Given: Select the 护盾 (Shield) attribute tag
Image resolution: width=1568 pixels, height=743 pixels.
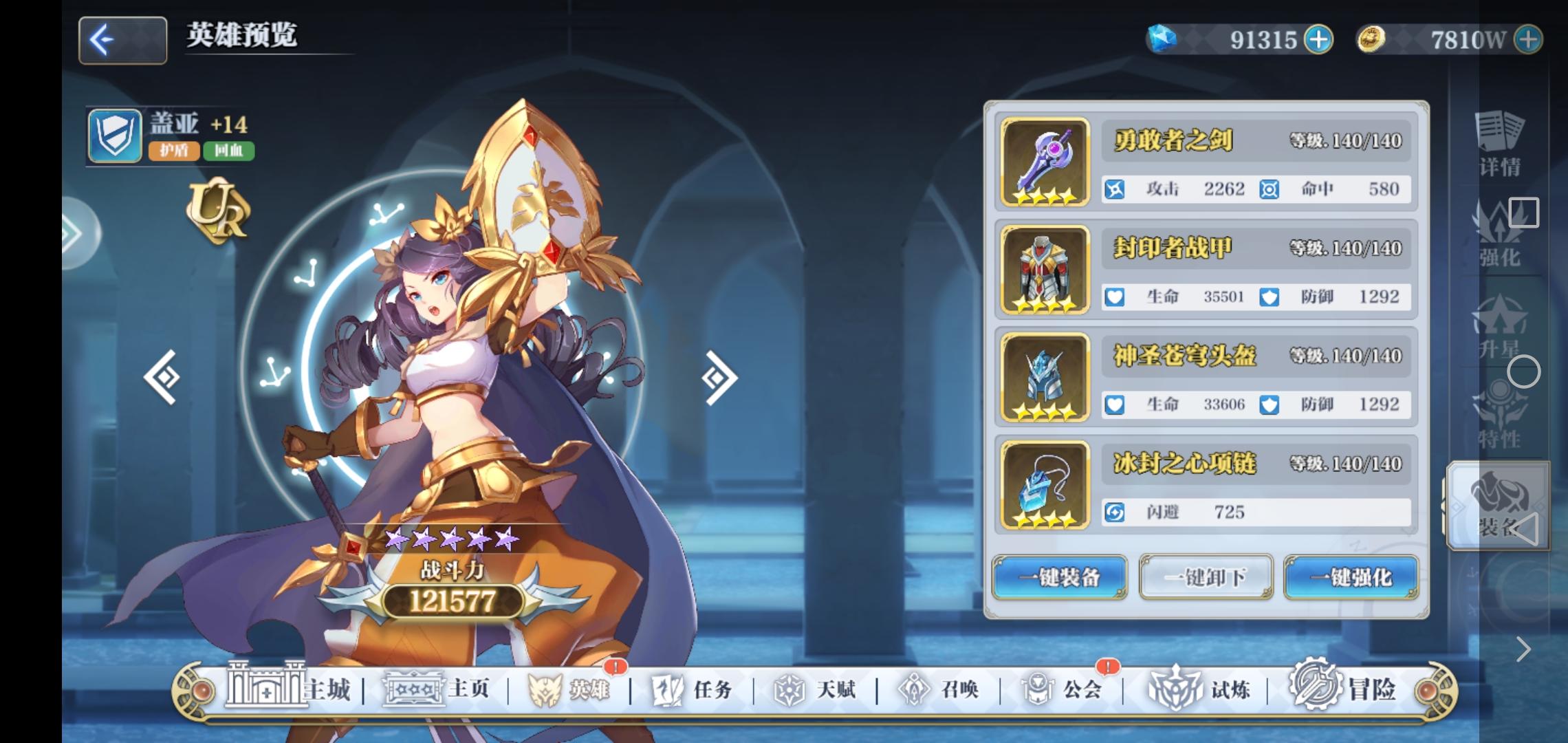Looking at the screenshot, I should [x=174, y=153].
